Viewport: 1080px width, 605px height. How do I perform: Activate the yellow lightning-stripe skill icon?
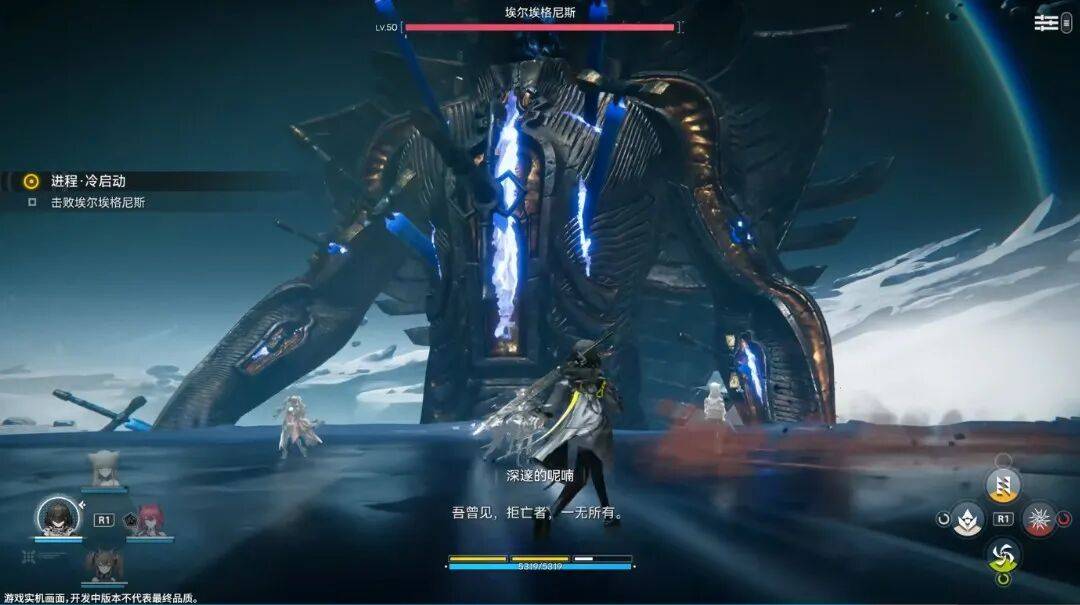(1003, 485)
